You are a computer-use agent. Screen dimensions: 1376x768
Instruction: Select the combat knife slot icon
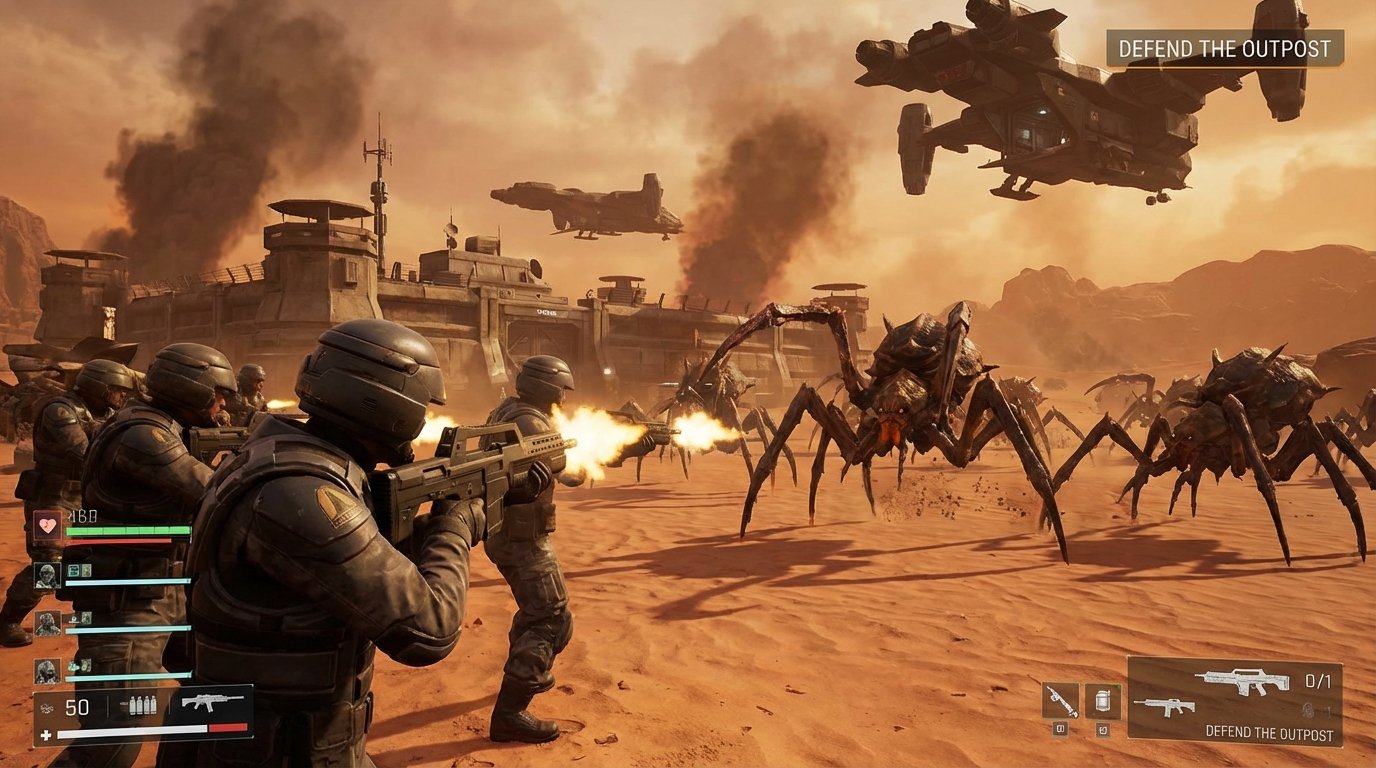pyautogui.click(x=1060, y=700)
